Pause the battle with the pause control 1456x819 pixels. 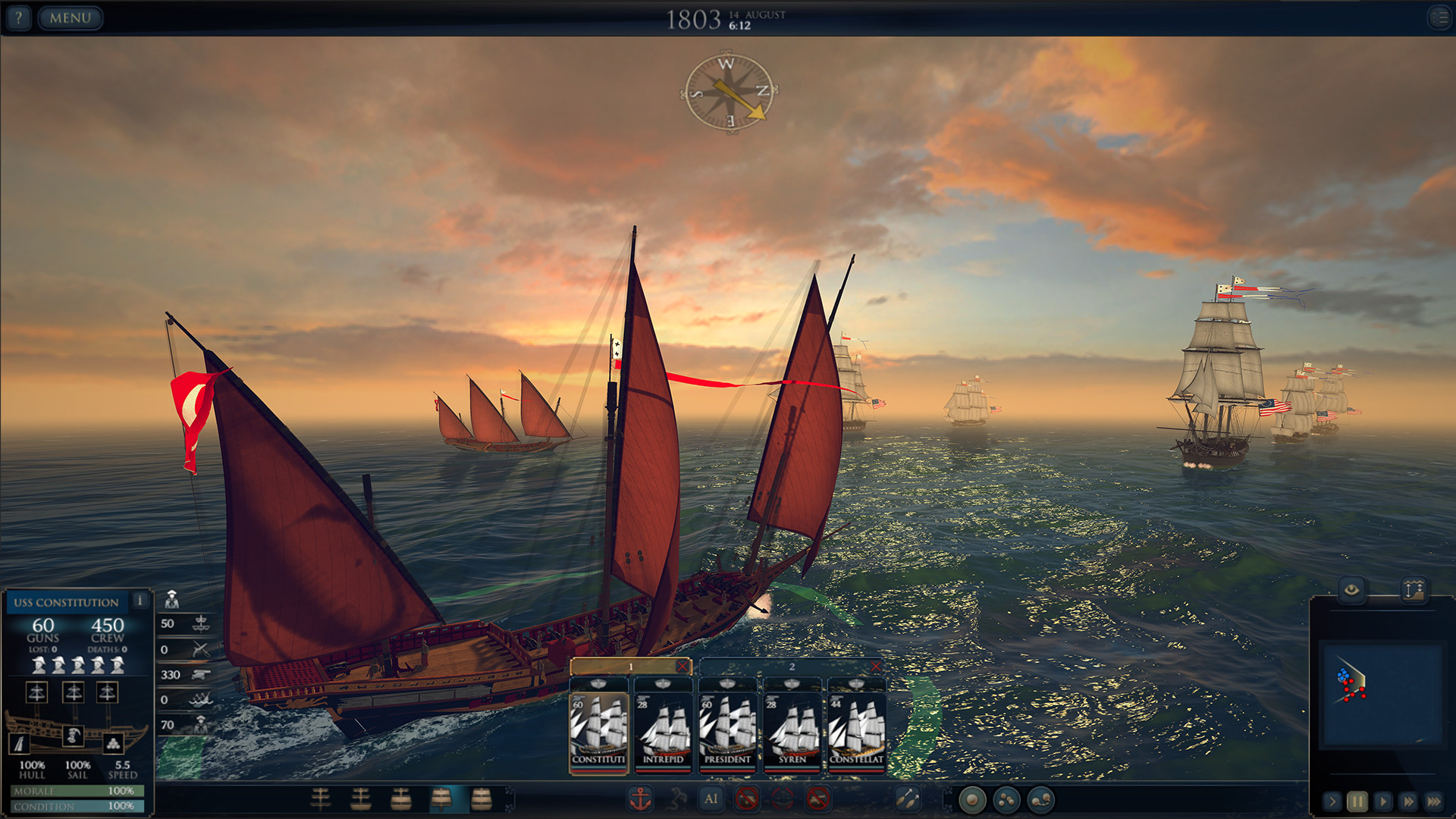coord(1357,801)
